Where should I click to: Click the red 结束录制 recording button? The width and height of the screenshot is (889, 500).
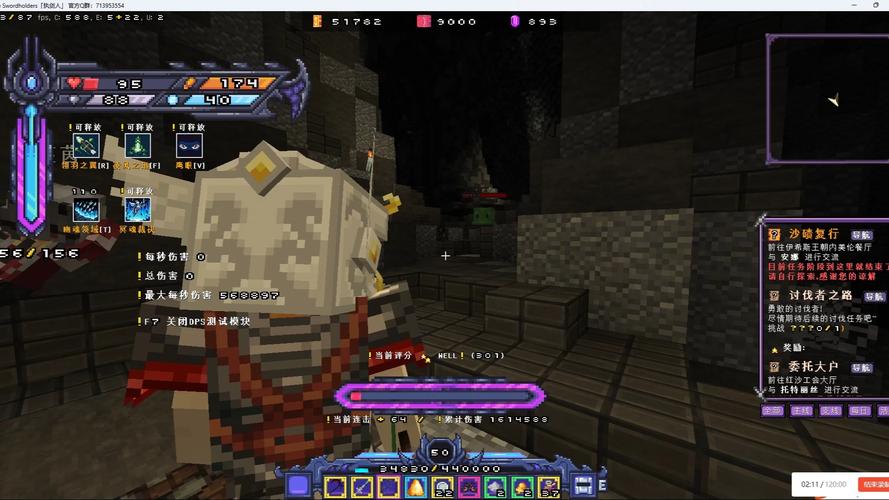tap(875, 484)
